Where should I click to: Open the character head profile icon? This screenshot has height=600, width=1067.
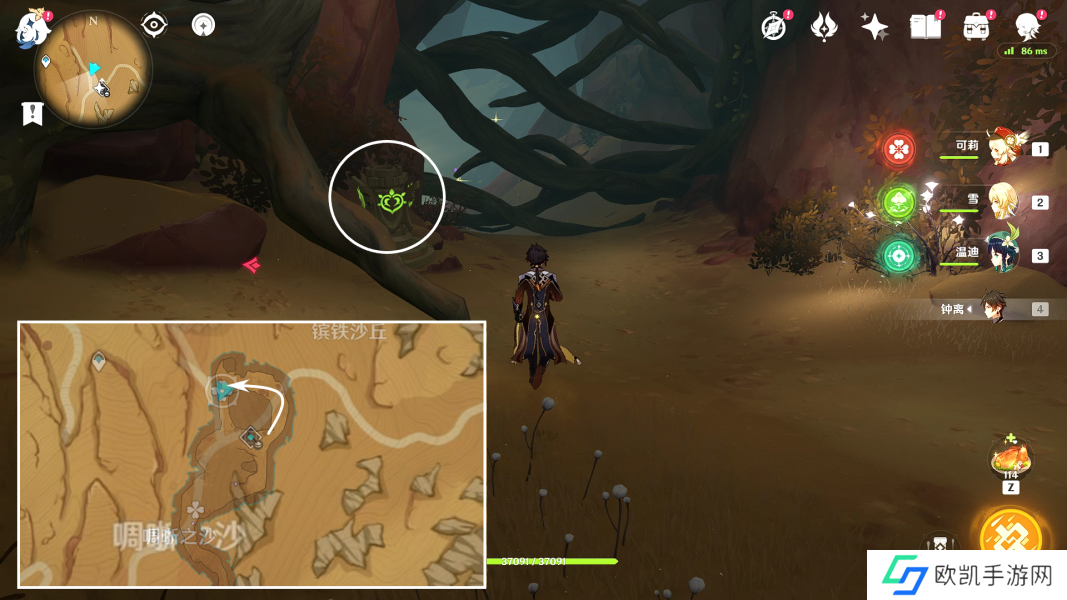point(1027,27)
